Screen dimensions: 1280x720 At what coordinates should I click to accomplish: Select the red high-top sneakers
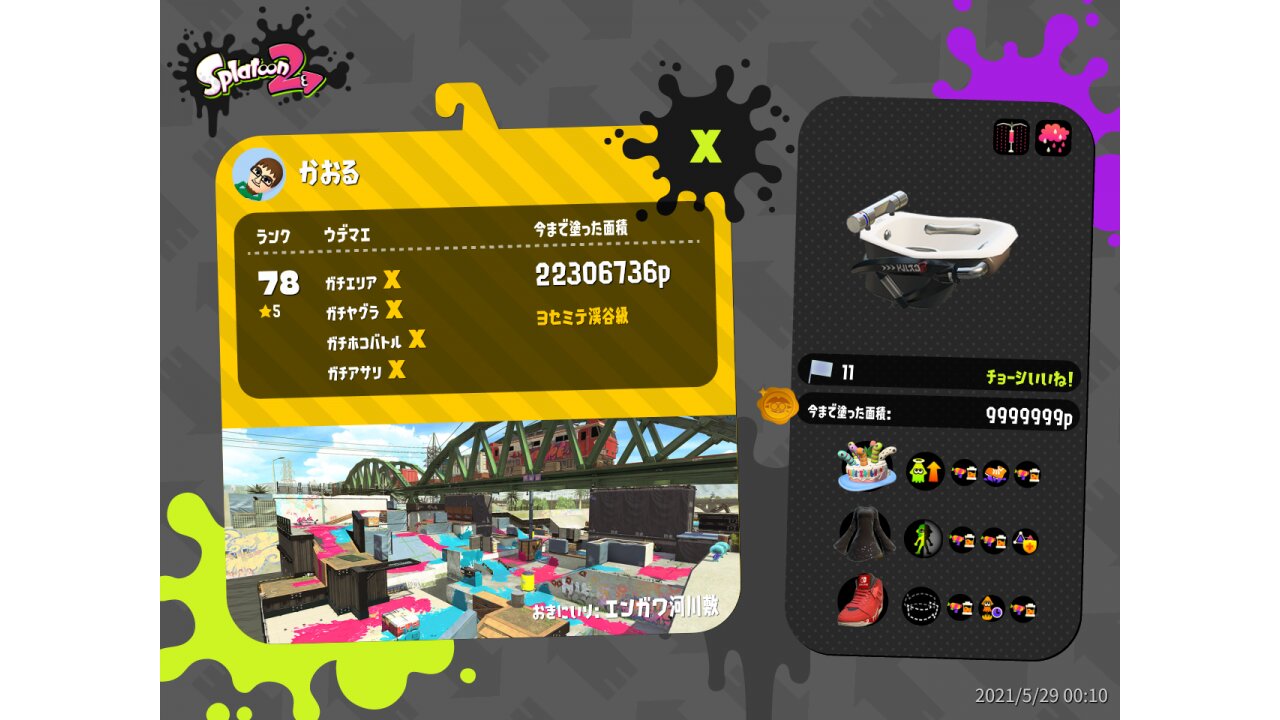(x=863, y=601)
